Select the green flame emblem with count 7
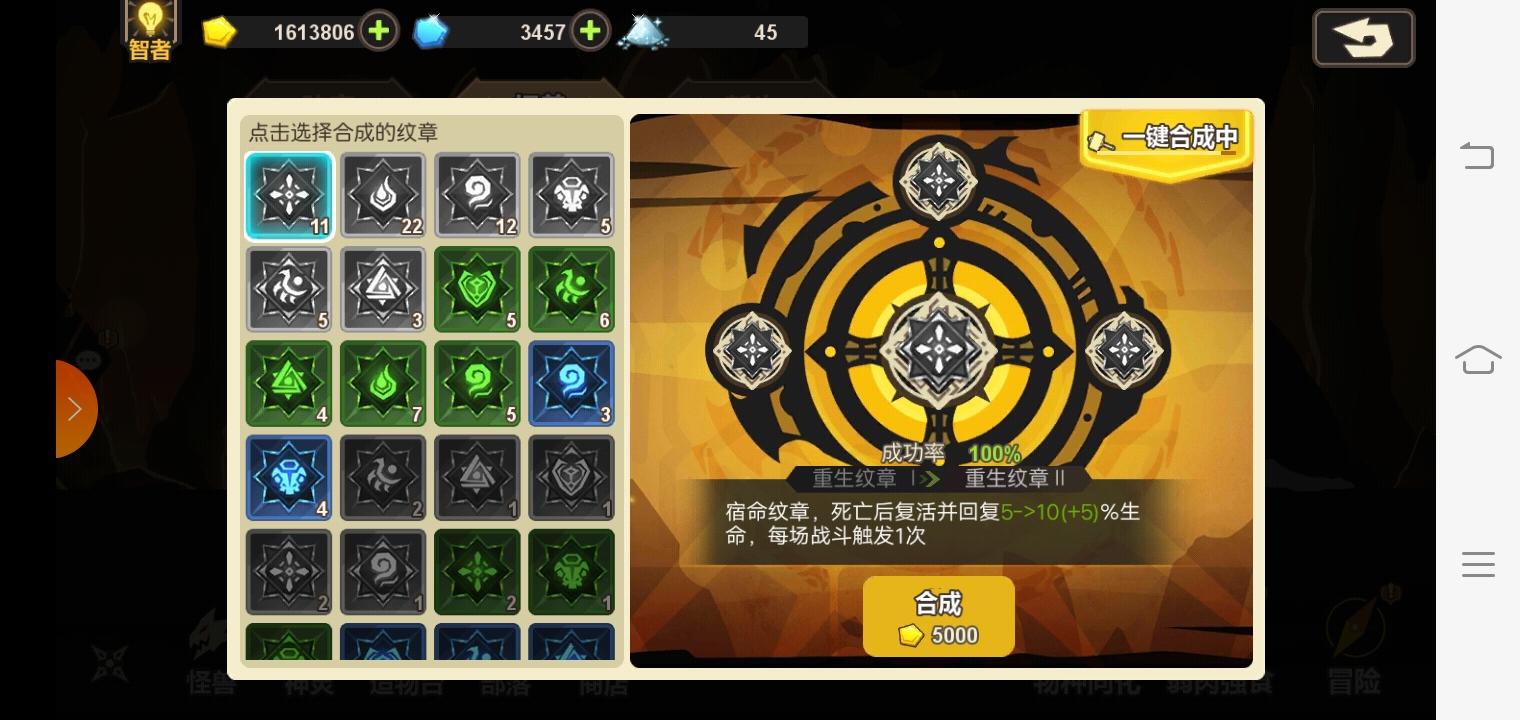 (x=383, y=383)
